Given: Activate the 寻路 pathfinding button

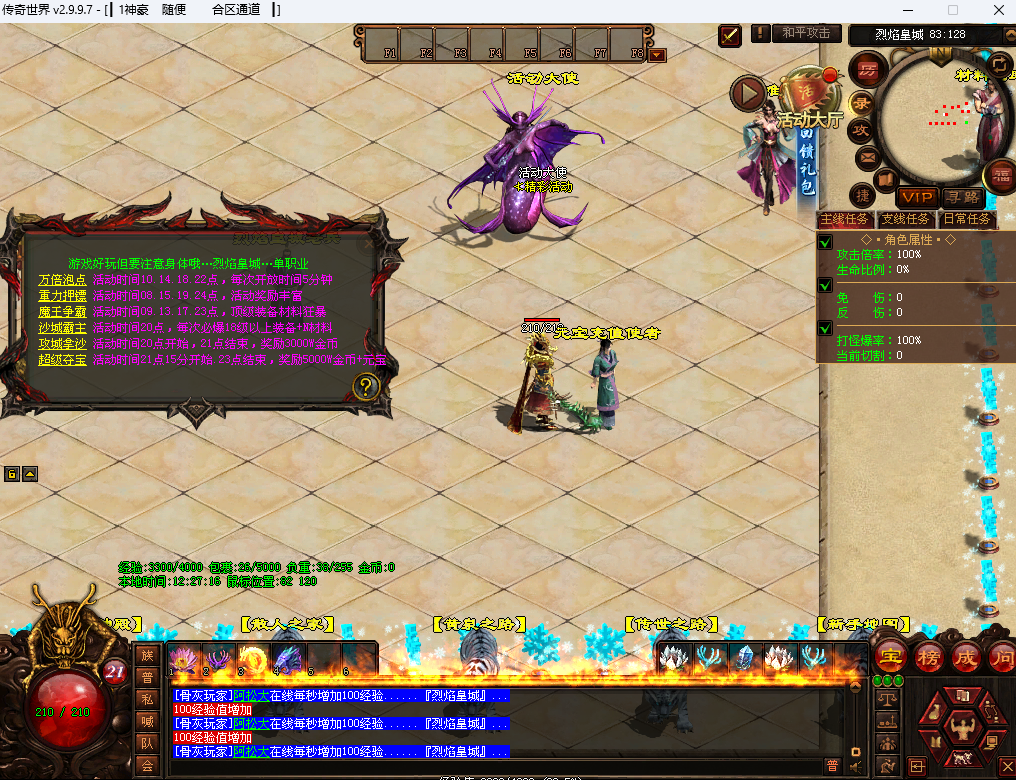Looking at the screenshot, I should 961,197.
